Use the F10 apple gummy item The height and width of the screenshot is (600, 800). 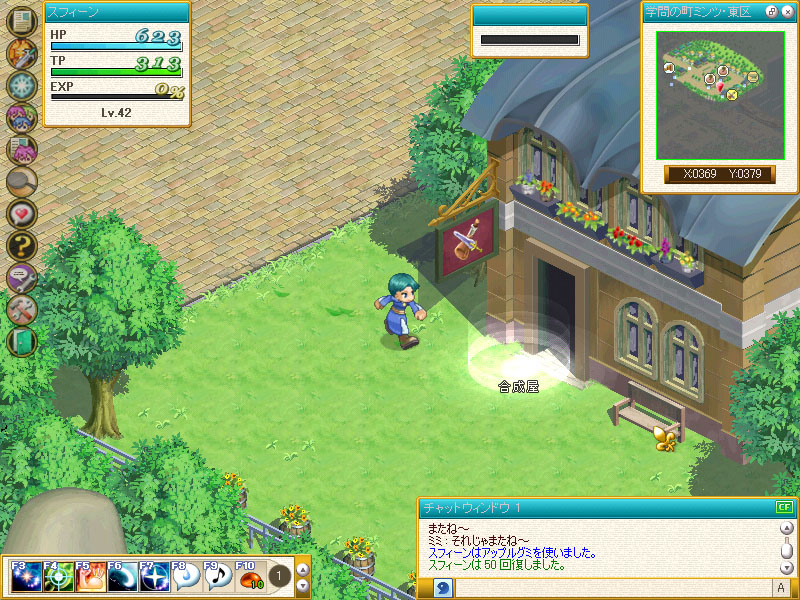click(x=250, y=577)
